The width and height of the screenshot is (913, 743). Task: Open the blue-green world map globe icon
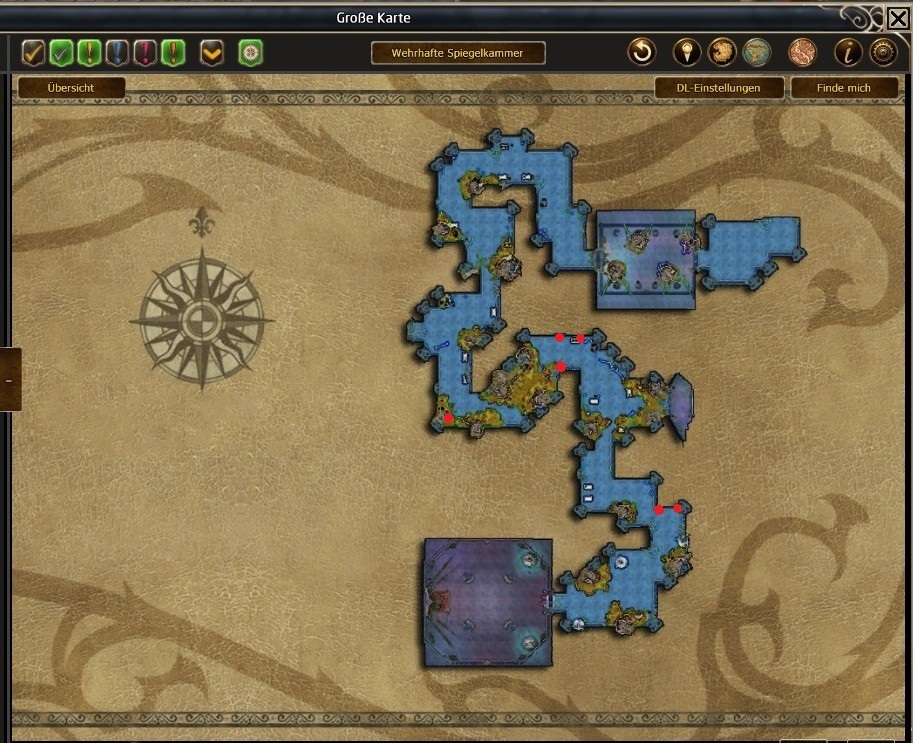756,52
